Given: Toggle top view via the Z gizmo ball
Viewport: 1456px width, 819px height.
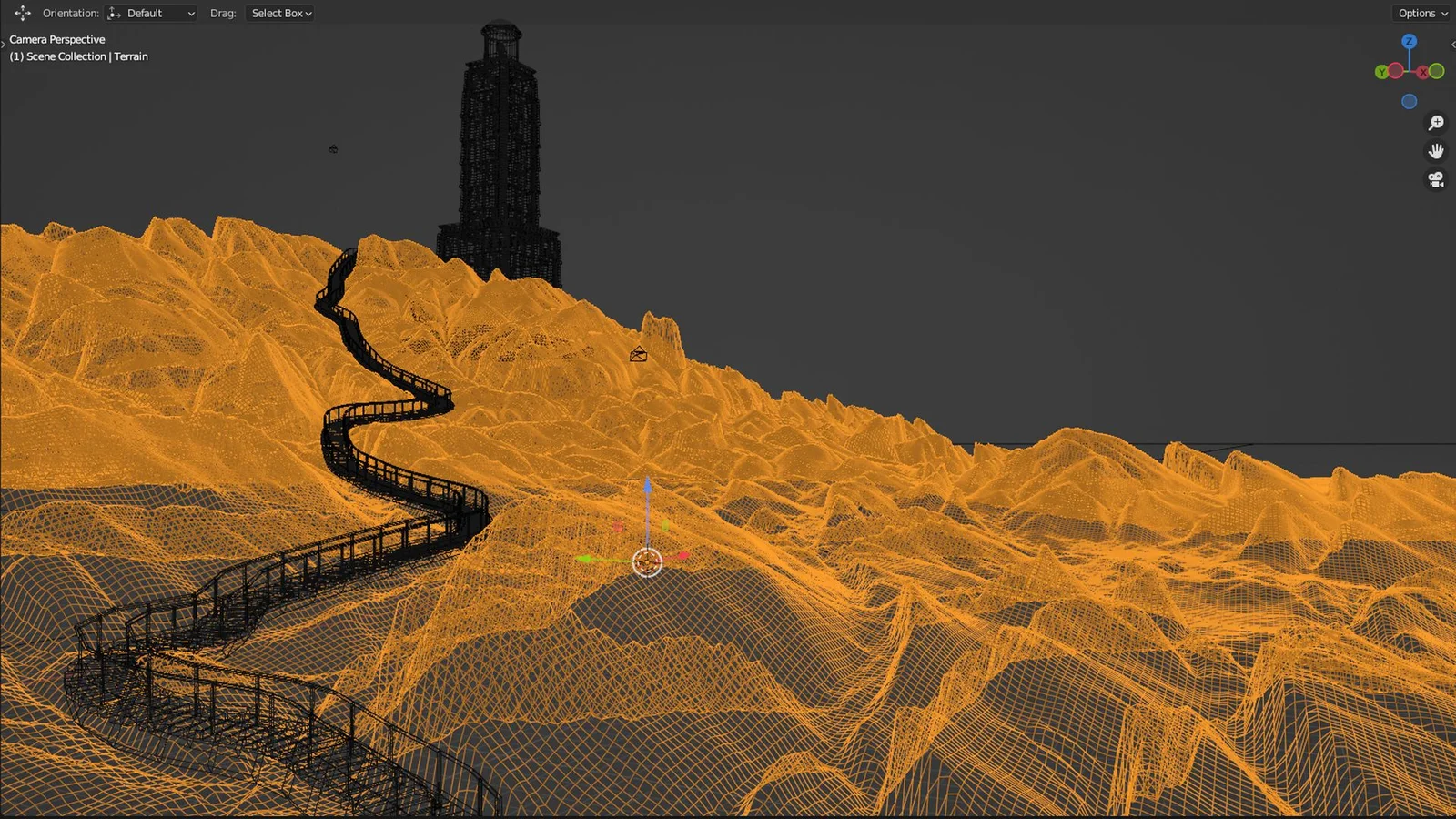Looking at the screenshot, I should click(x=1409, y=41).
